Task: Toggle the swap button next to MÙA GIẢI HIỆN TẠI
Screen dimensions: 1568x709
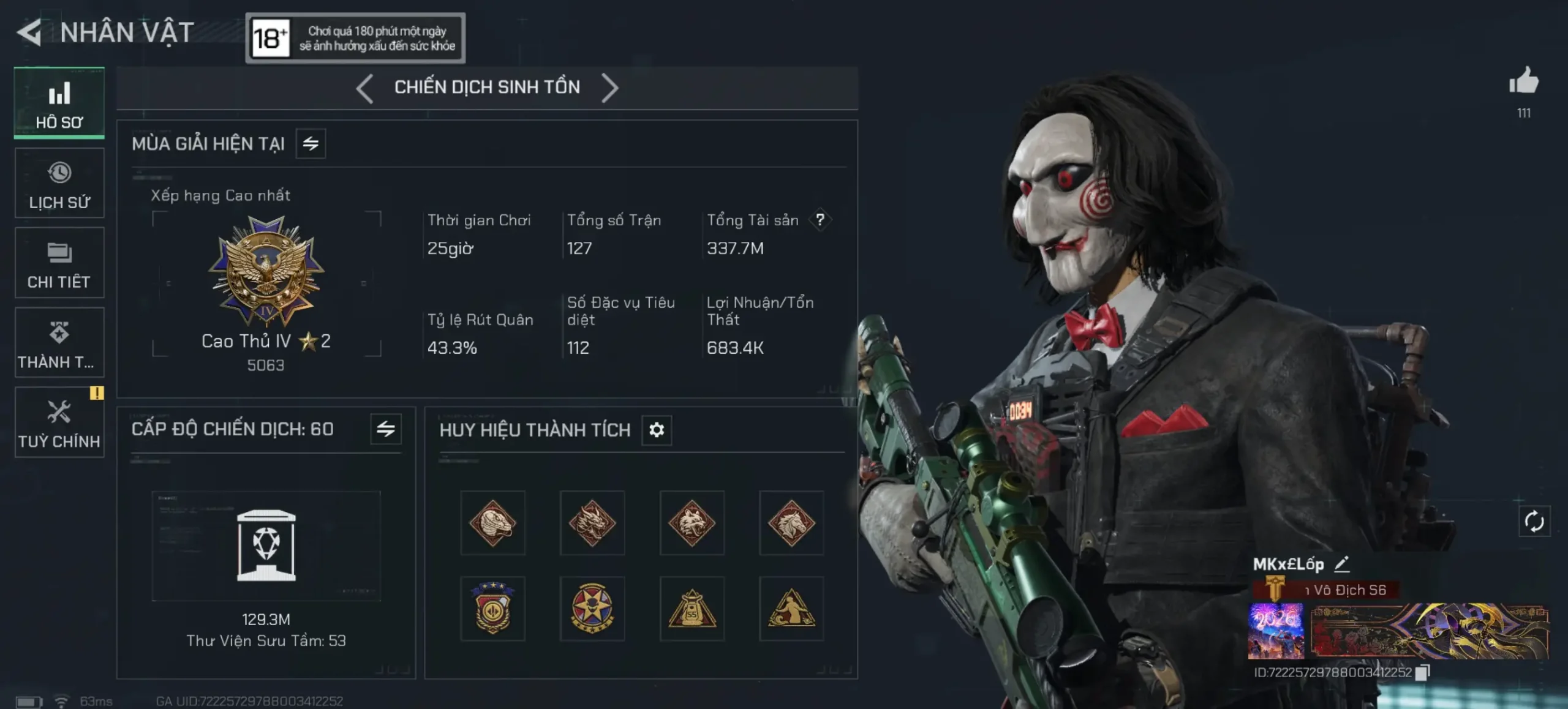Action: coord(311,144)
